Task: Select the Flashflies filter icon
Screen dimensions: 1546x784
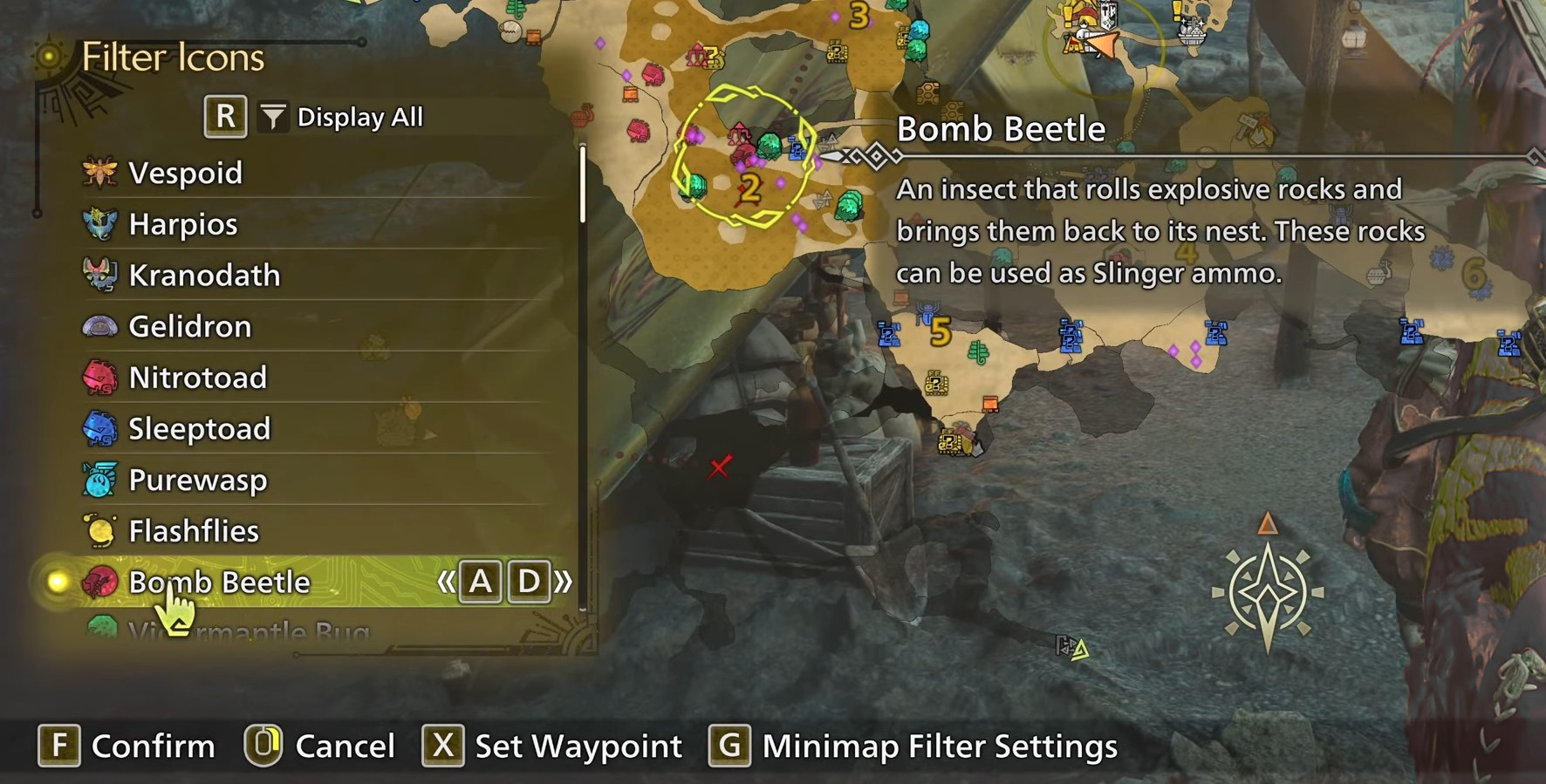Action: click(100, 531)
